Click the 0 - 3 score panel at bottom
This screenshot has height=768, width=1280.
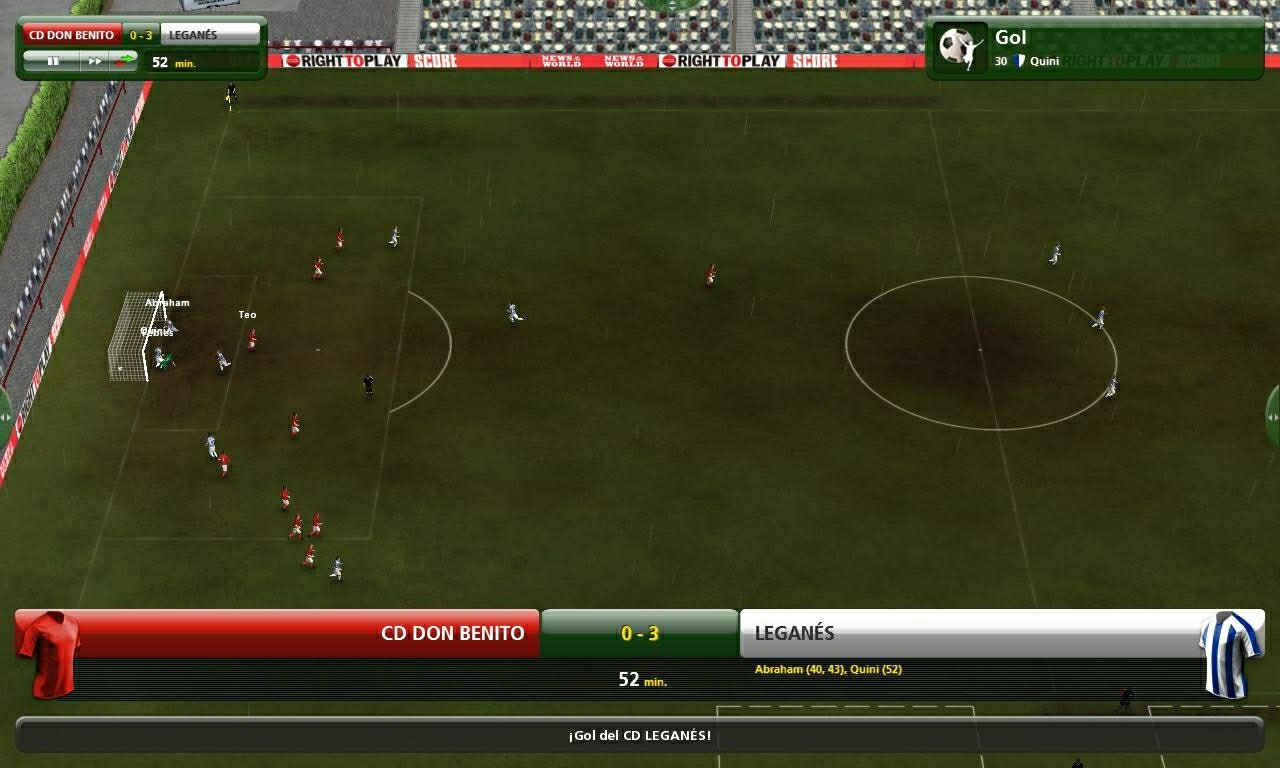640,633
